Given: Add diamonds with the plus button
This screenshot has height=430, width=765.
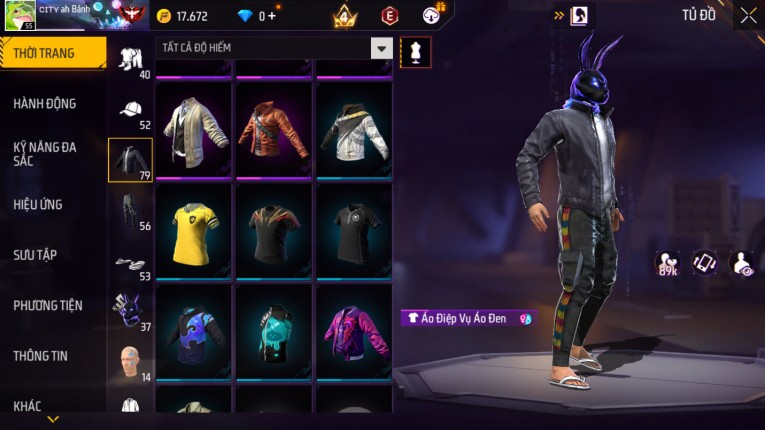Looking at the screenshot, I should tap(271, 16).
